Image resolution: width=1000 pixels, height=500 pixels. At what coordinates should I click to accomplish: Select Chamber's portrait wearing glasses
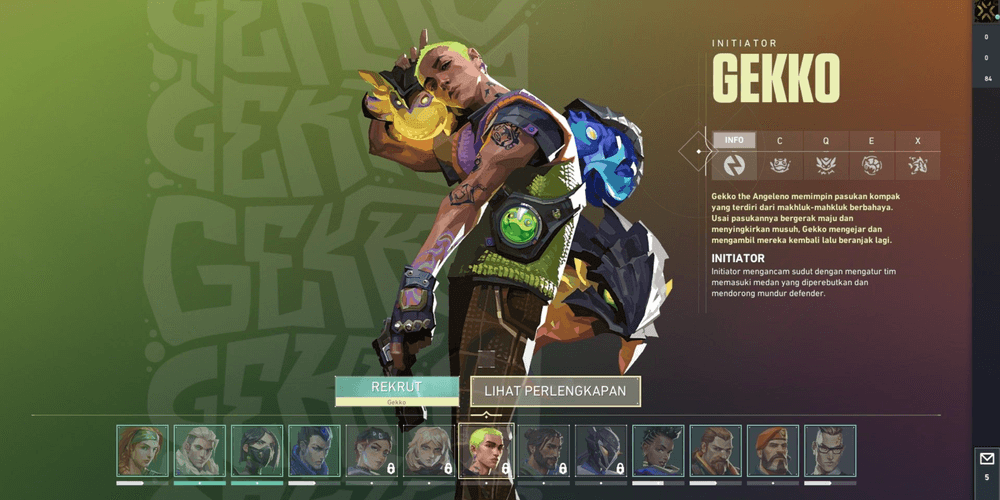click(x=830, y=451)
